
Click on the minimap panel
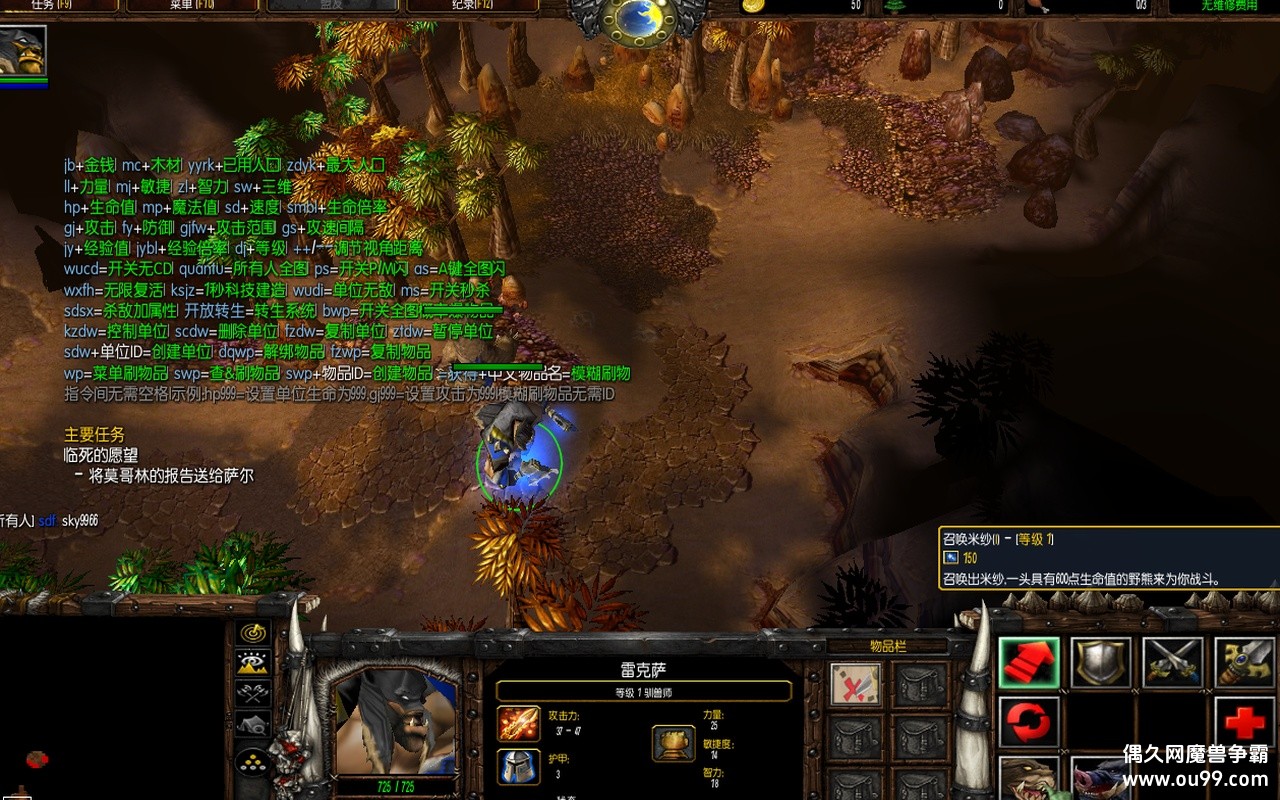click(x=110, y=710)
